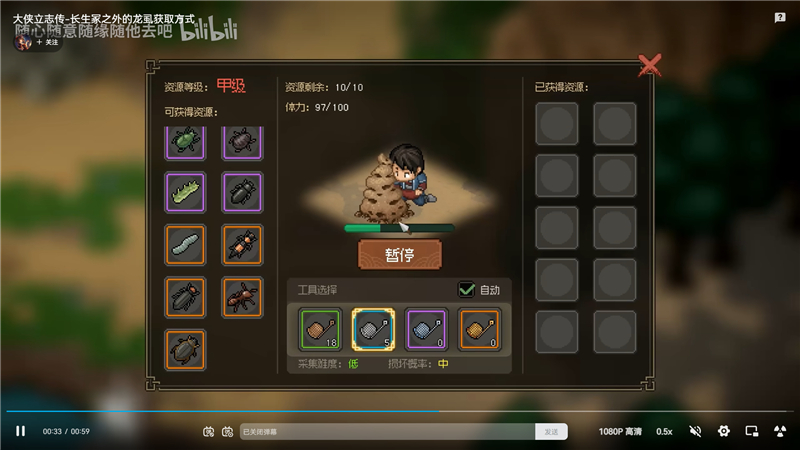Choose the blue-bordered net tool with 5 left
Viewport: 800px width, 450px height.
click(373, 329)
